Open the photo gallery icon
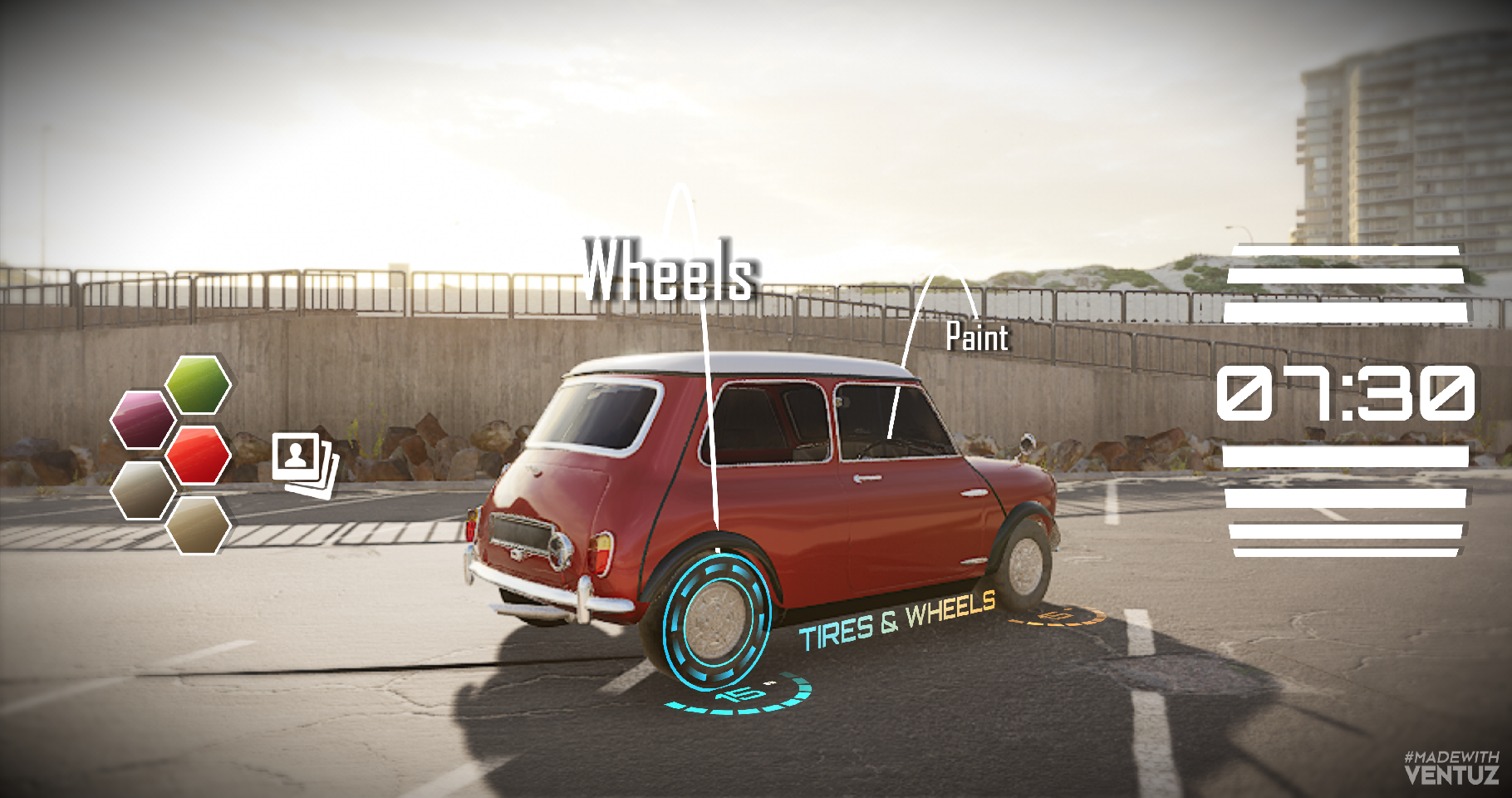Image resolution: width=1512 pixels, height=798 pixels. [x=304, y=463]
